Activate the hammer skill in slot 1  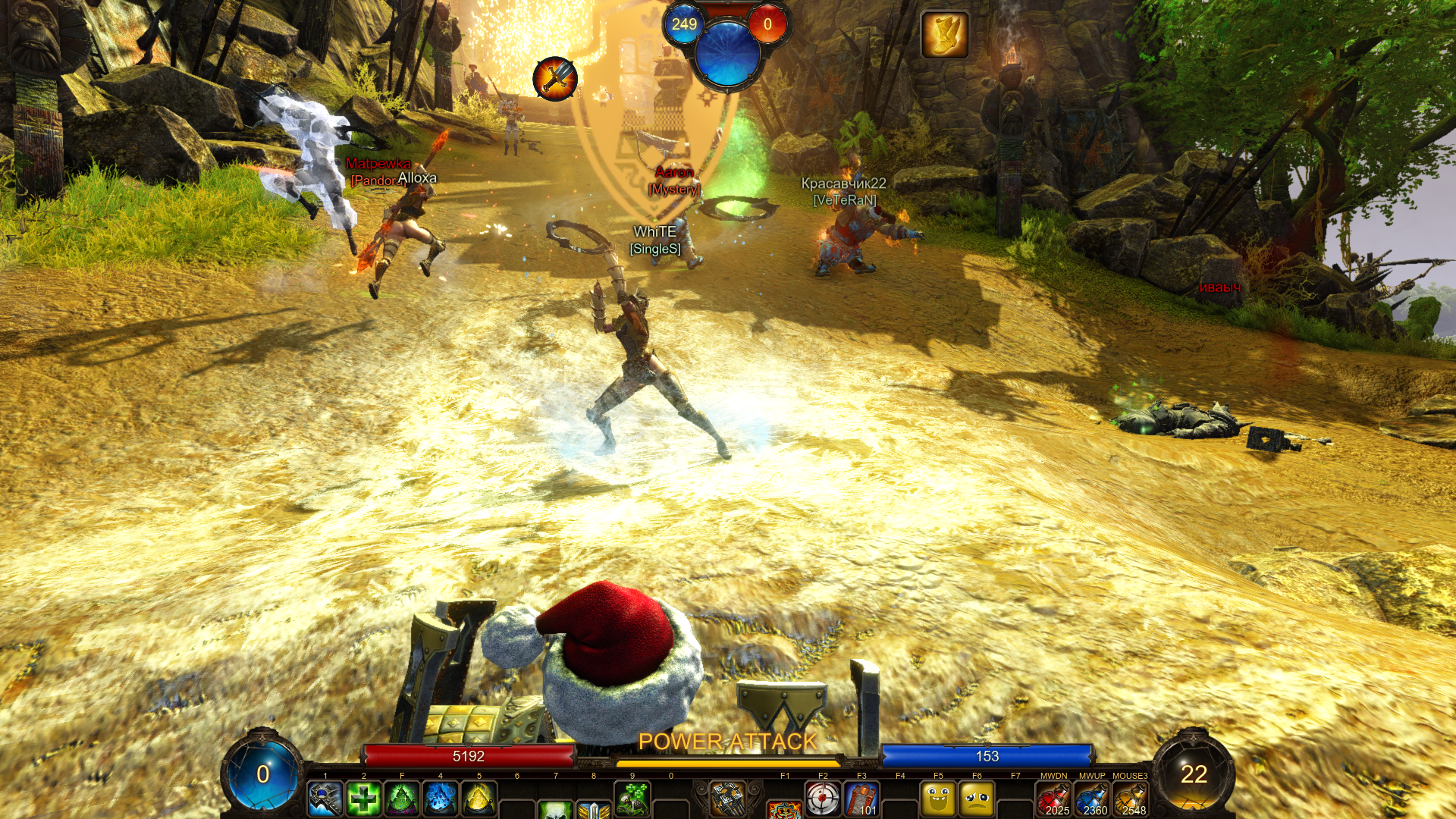point(325,799)
